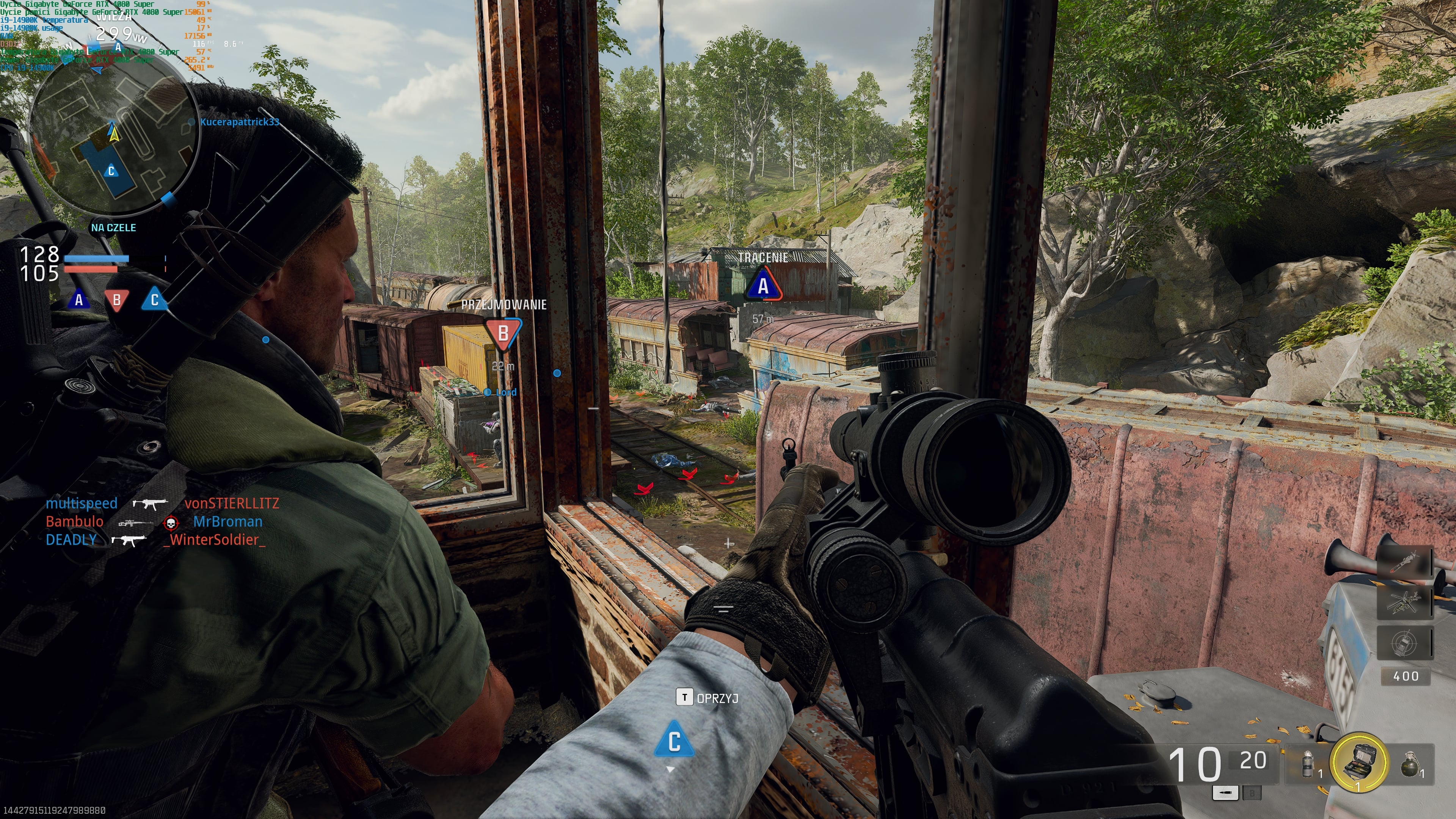Click the blue C objective icon under the score
The height and width of the screenshot is (819, 1456).
click(x=154, y=300)
